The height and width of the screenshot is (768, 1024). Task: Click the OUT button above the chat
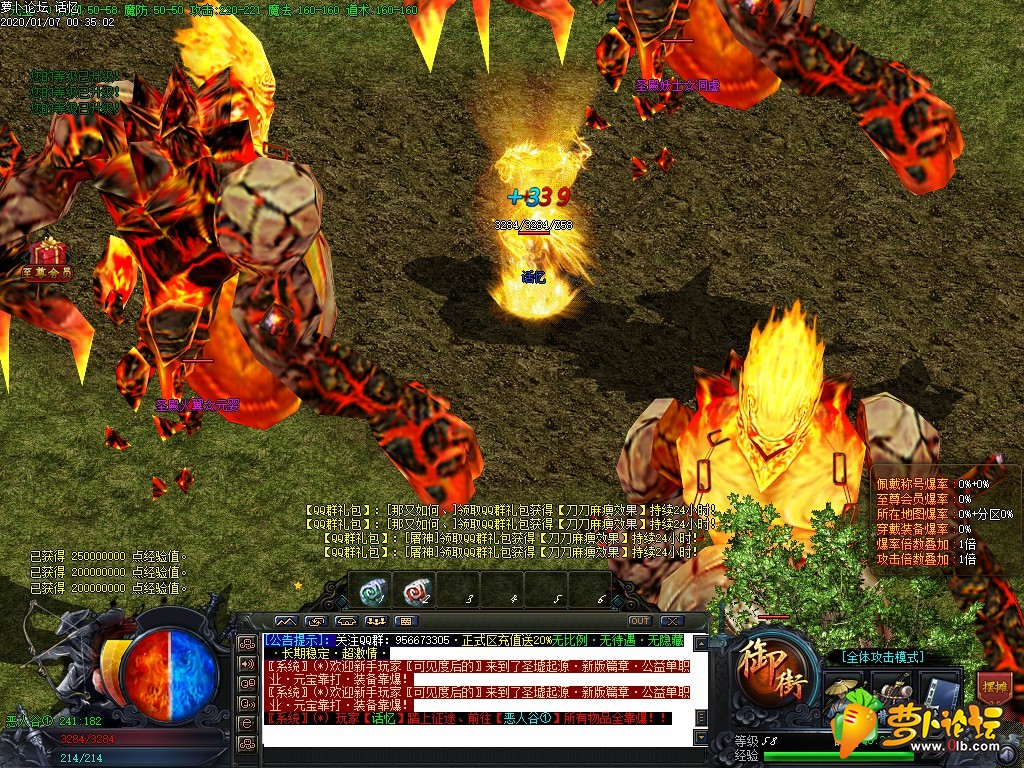639,621
